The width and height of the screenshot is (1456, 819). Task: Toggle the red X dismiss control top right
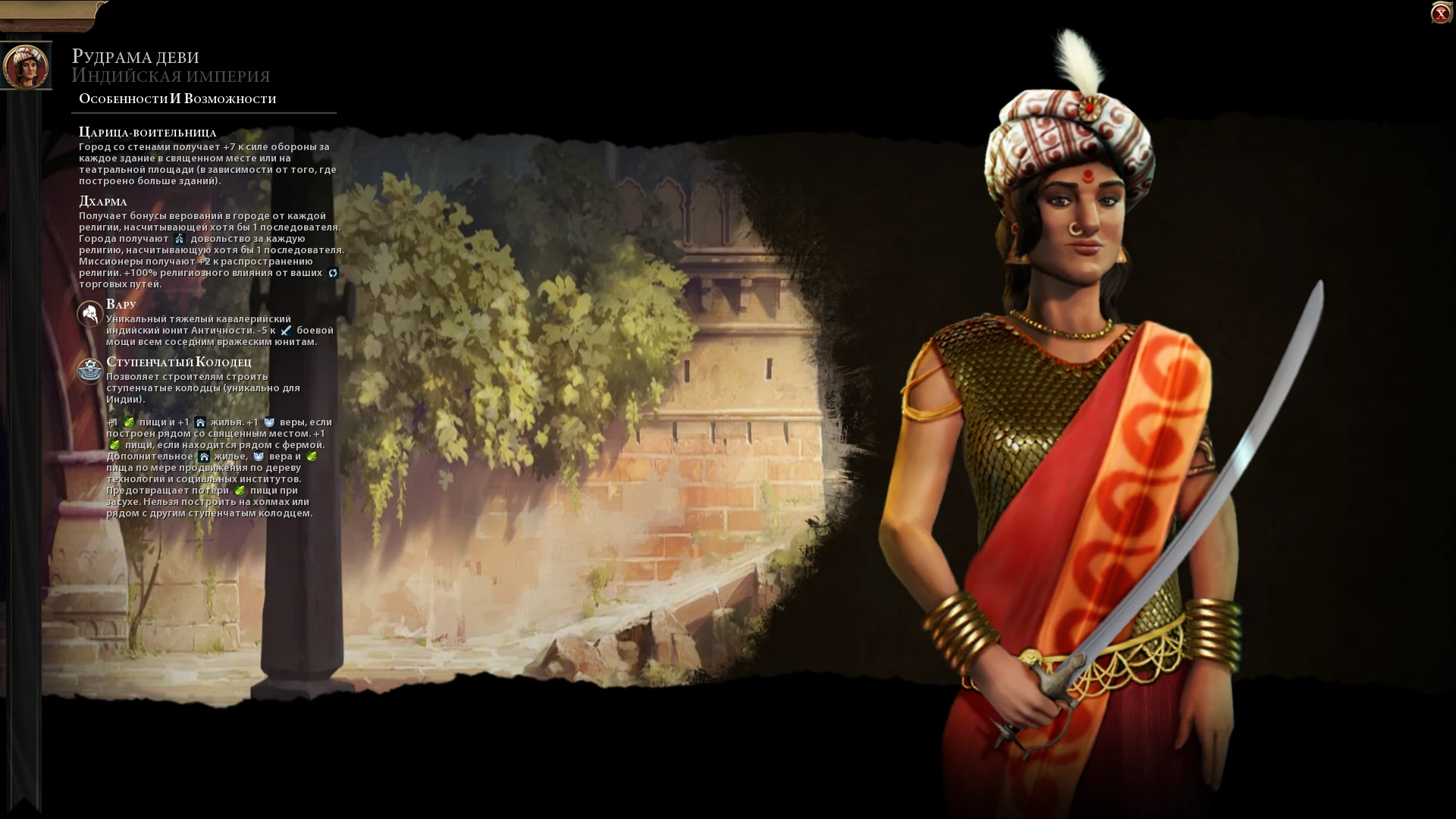pyautogui.click(x=1440, y=12)
